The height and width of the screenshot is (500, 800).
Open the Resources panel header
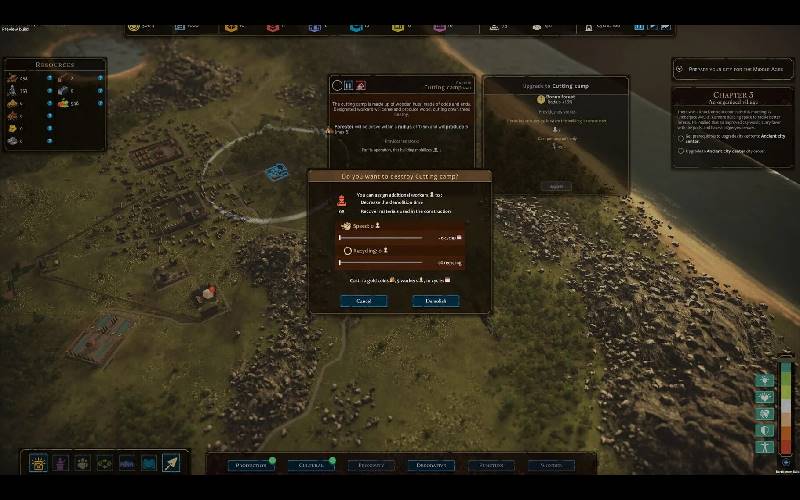pos(55,64)
